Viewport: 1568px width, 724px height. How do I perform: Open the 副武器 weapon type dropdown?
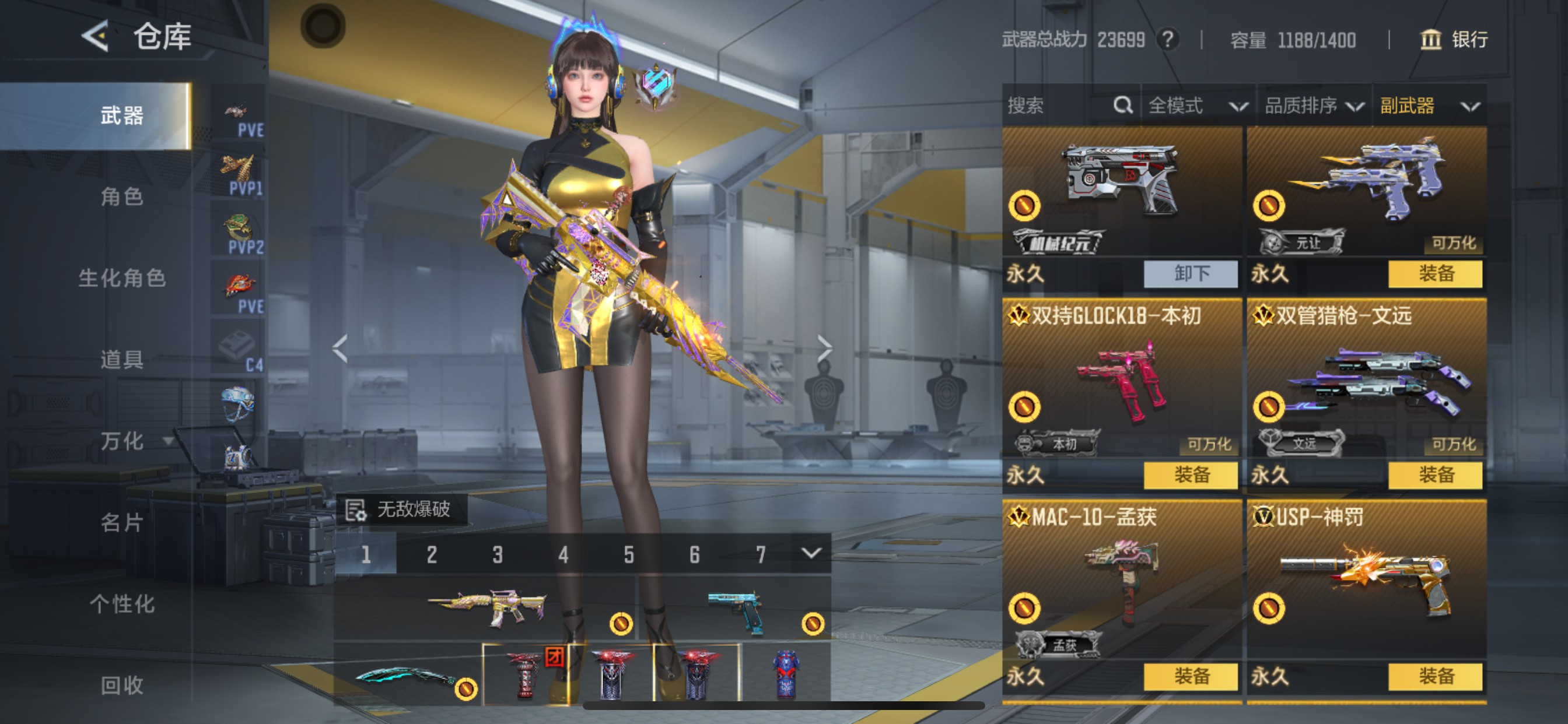(x=1429, y=106)
